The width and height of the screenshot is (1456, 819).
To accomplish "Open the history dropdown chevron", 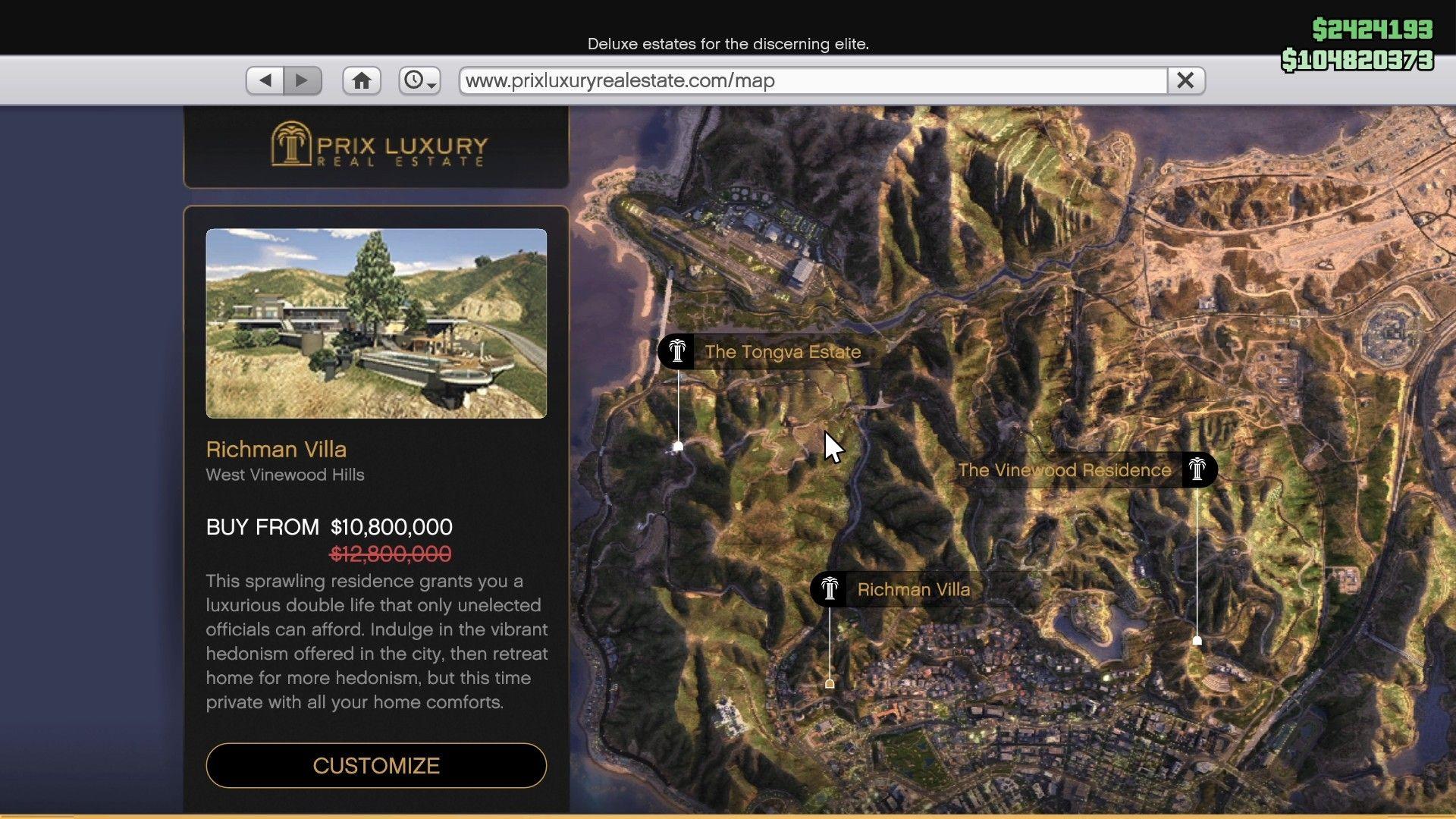I will 430,85.
